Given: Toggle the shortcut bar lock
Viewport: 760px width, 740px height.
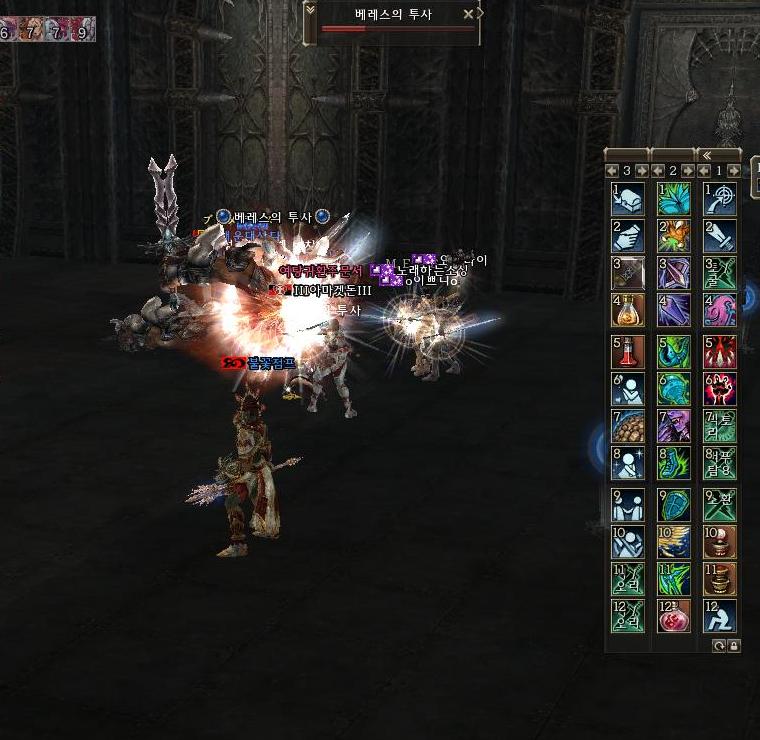Looking at the screenshot, I should coord(734,646).
